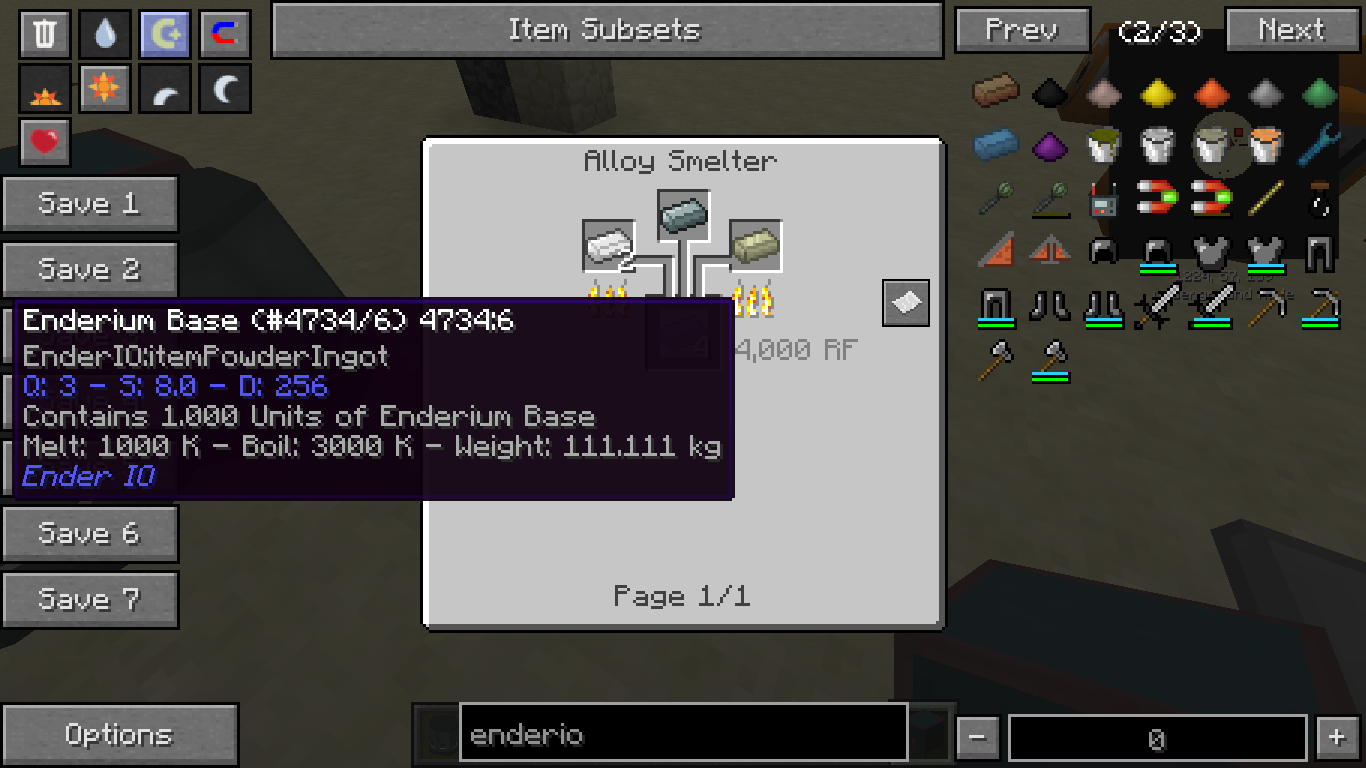Screen dimensions: 1366x768
Task: Go to the Next item page
Action: 1291,30
